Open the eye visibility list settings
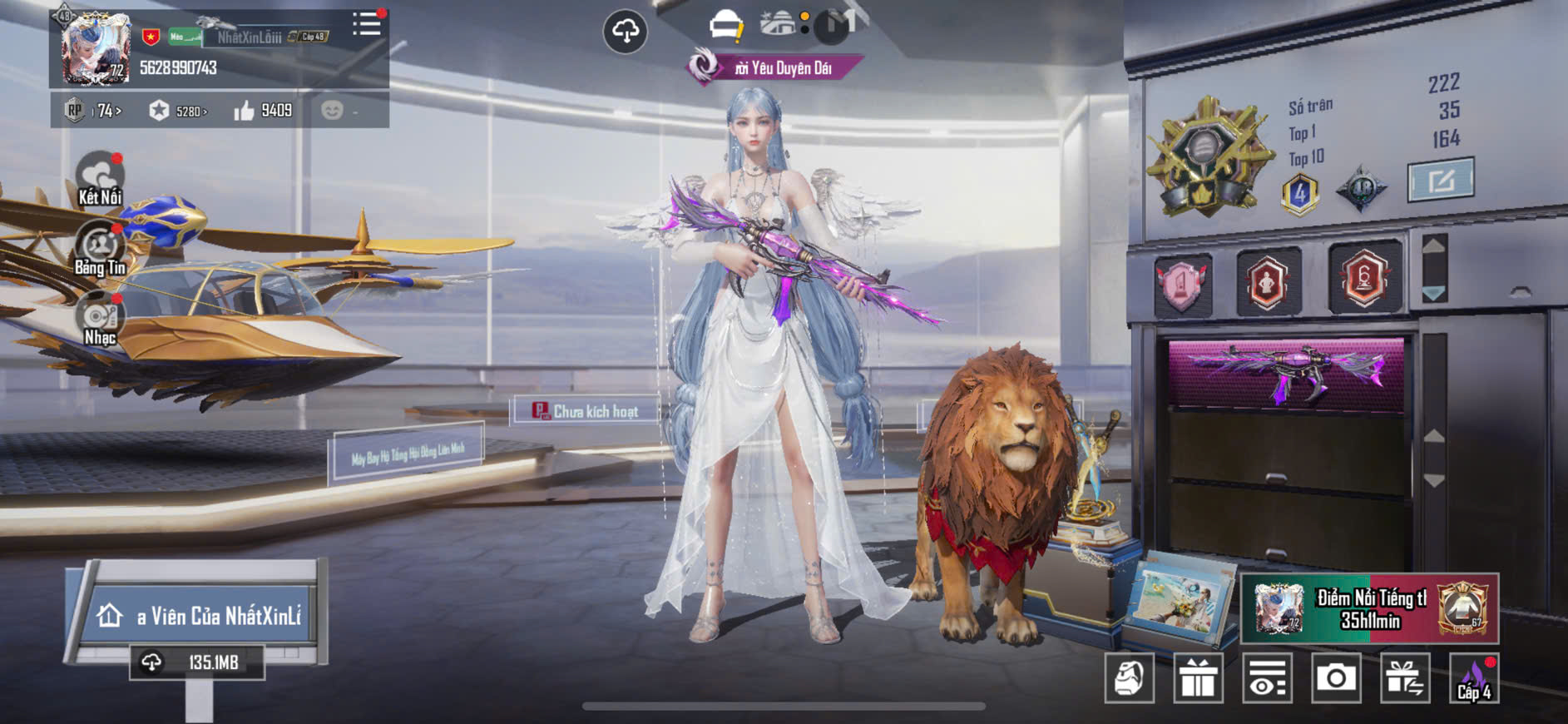This screenshot has height=724, width=1568. [1267, 678]
